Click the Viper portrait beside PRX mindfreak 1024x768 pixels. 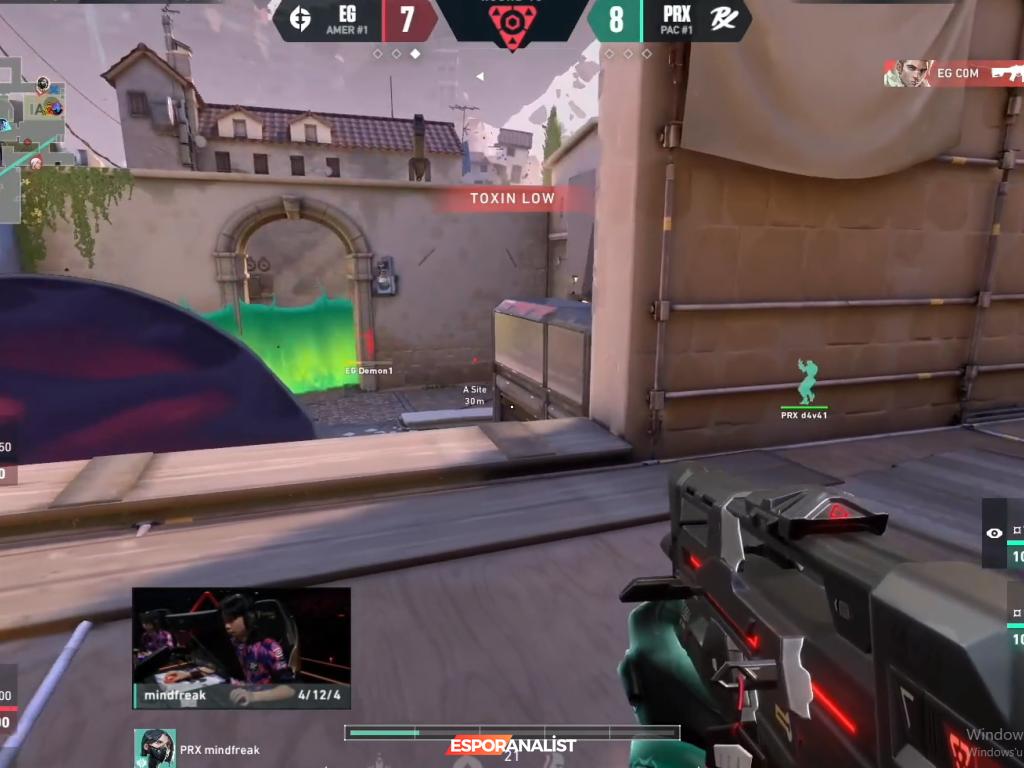(x=155, y=748)
